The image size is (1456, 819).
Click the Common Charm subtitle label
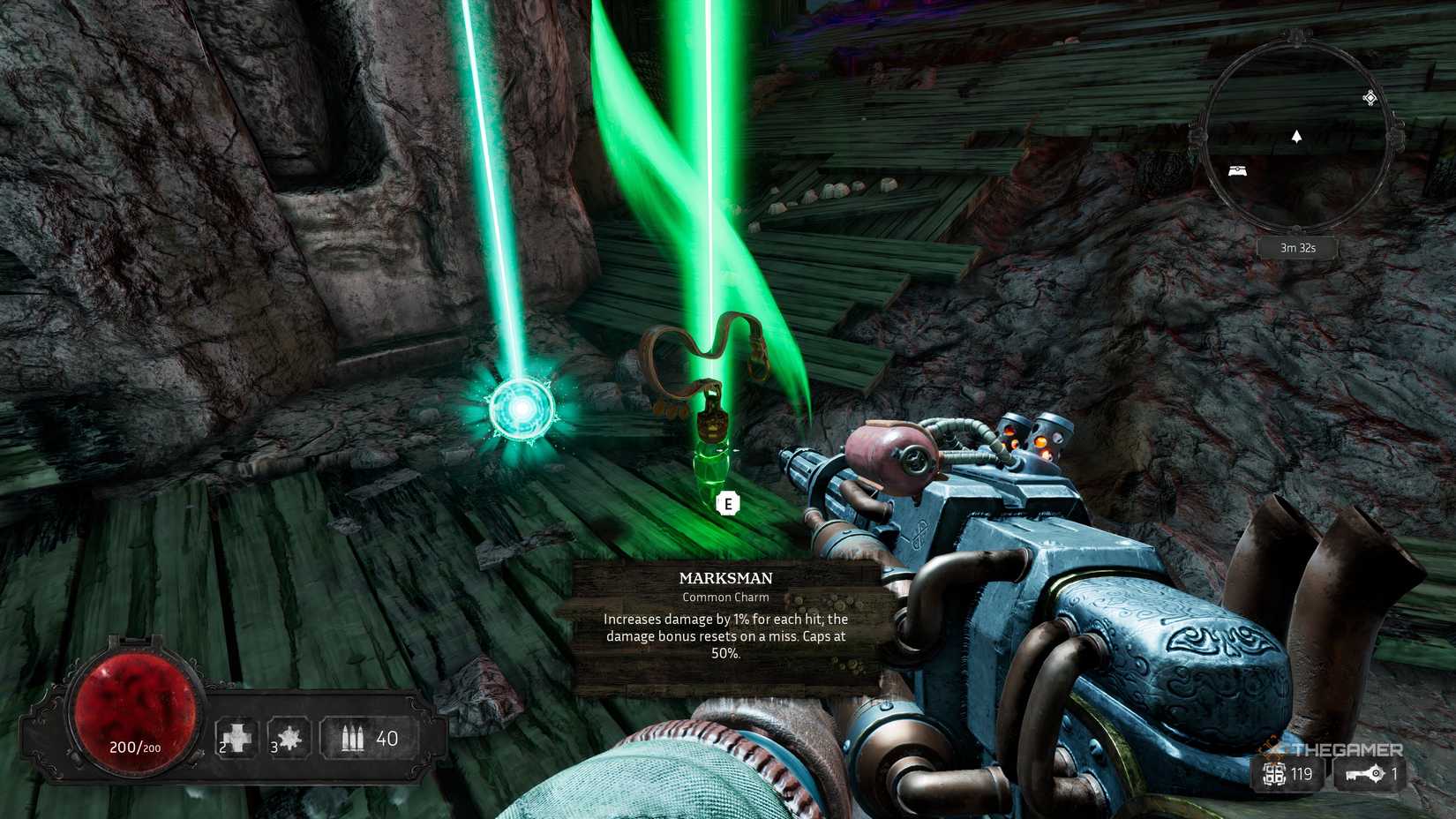(724, 597)
